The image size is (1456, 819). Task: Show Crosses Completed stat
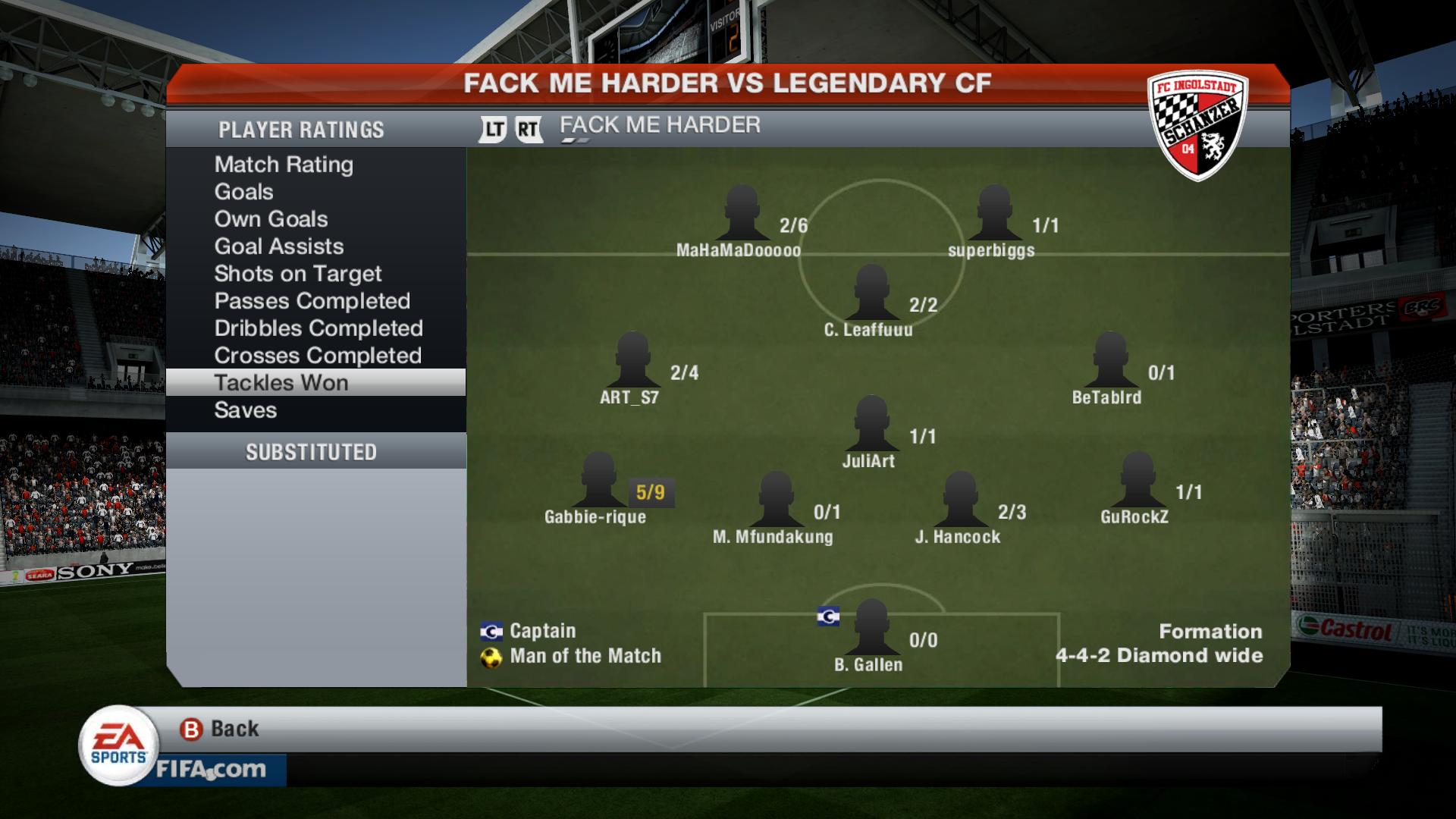coord(317,356)
